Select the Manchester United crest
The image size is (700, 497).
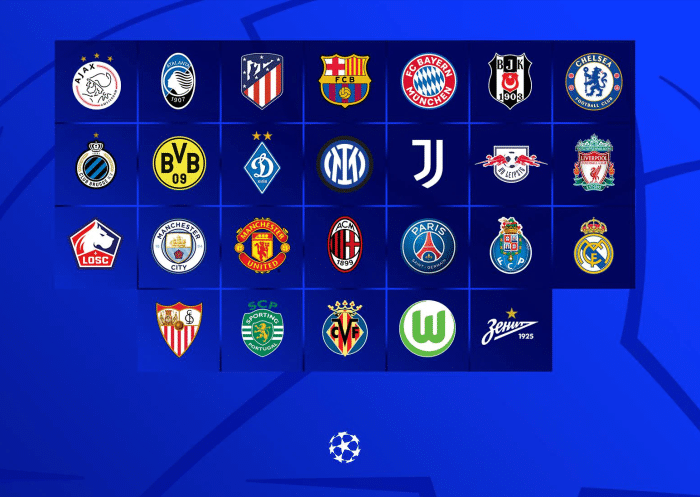coord(262,247)
